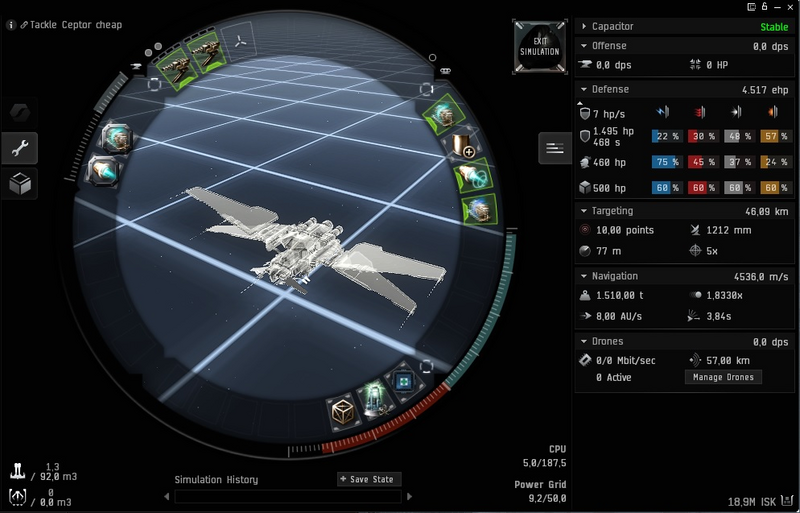800x513 pixels.
Task: Open the hexagon tab in left sidebar
Action: pyautogui.click(x=19, y=112)
